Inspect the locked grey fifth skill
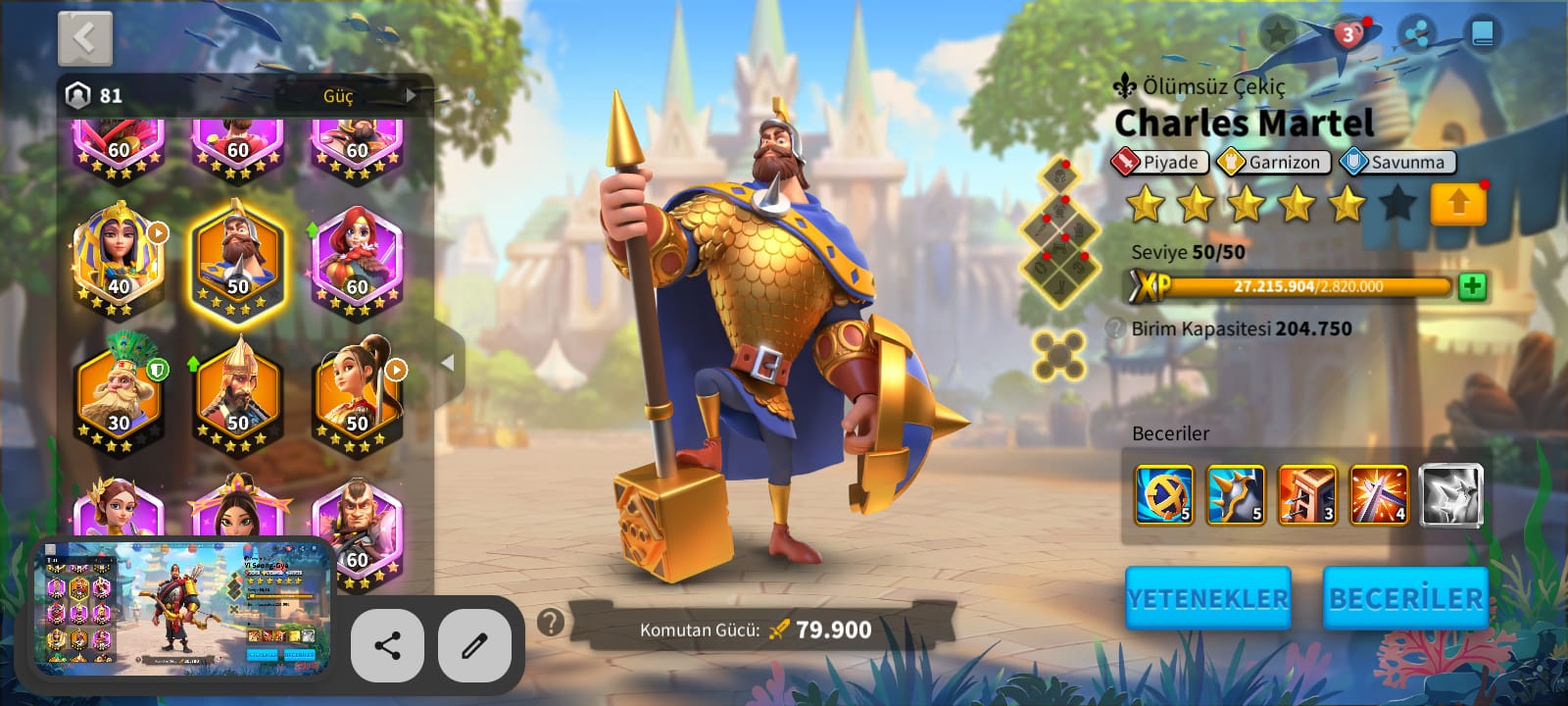Viewport: 1568px width, 706px height. click(x=1451, y=495)
